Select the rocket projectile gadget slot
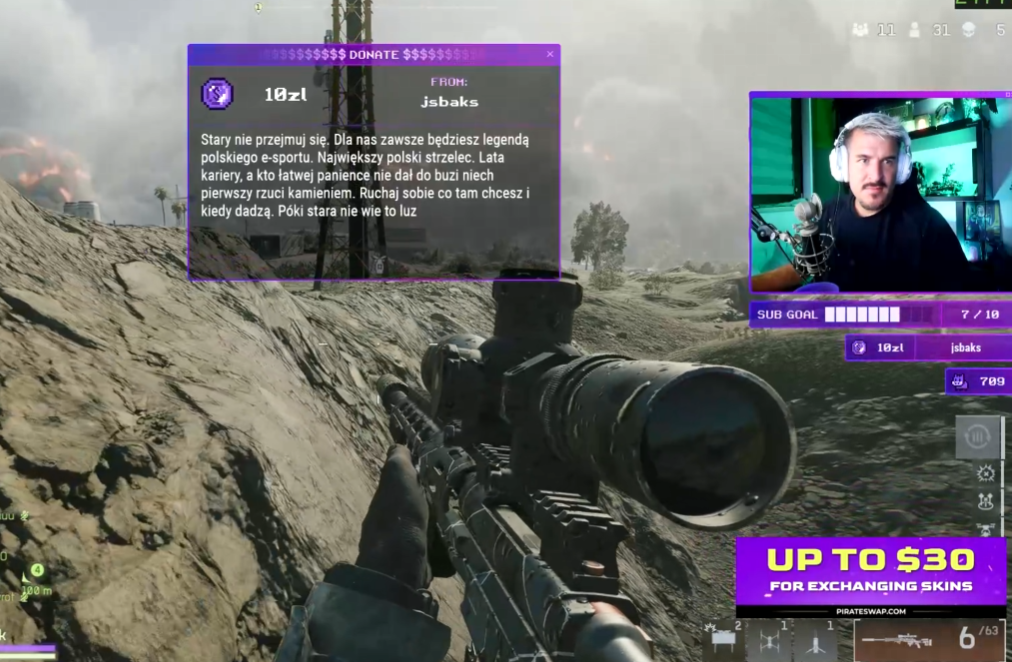Image resolution: width=1012 pixels, height=662 pixels. pyautogui.click(x=815, y=640)
